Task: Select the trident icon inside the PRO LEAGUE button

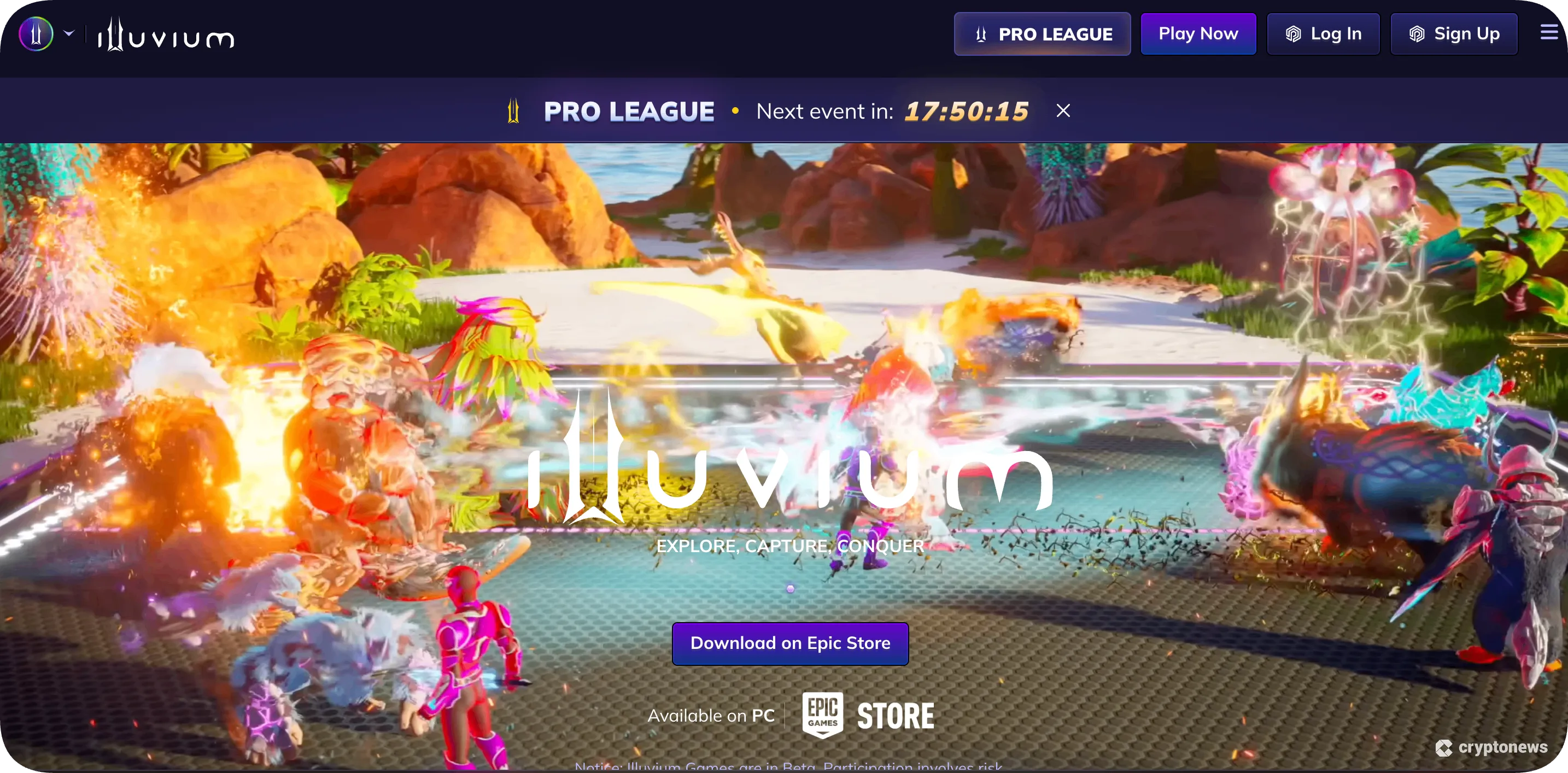Action: [981, 34]
